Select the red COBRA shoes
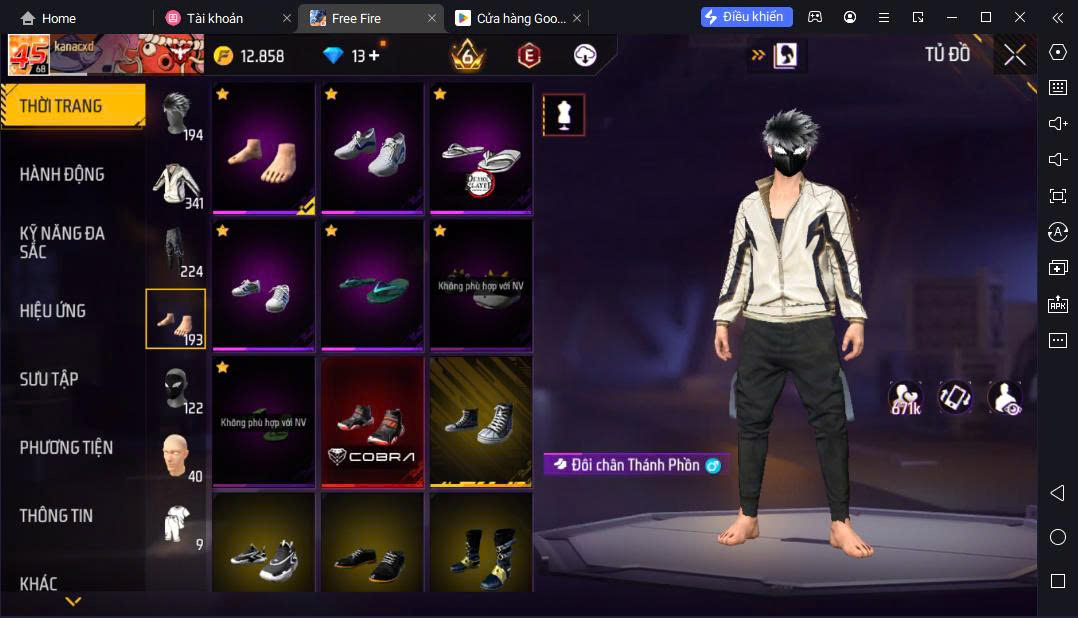Viewport: 1078px width, 618px height. [372, 421]
